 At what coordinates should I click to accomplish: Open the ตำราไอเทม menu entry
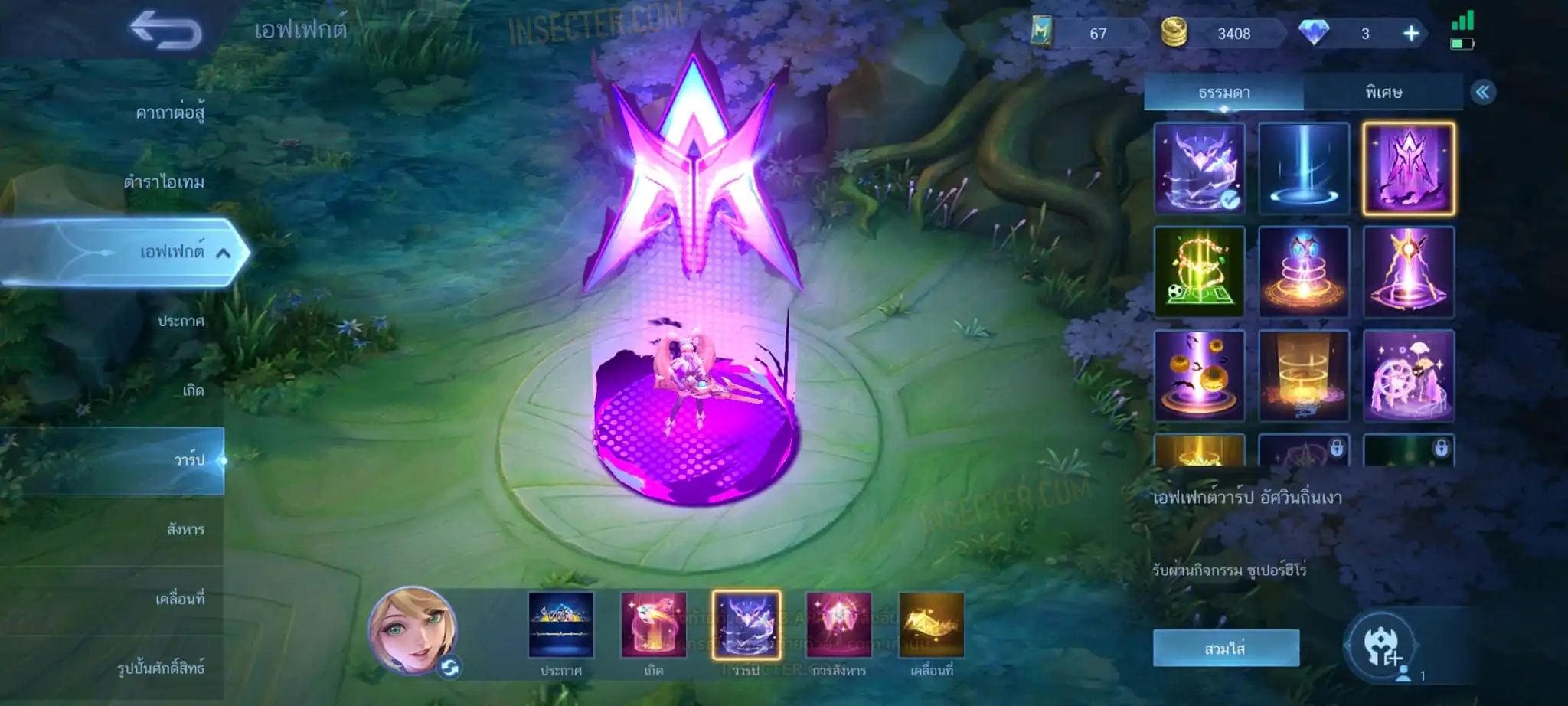point(164,182)
